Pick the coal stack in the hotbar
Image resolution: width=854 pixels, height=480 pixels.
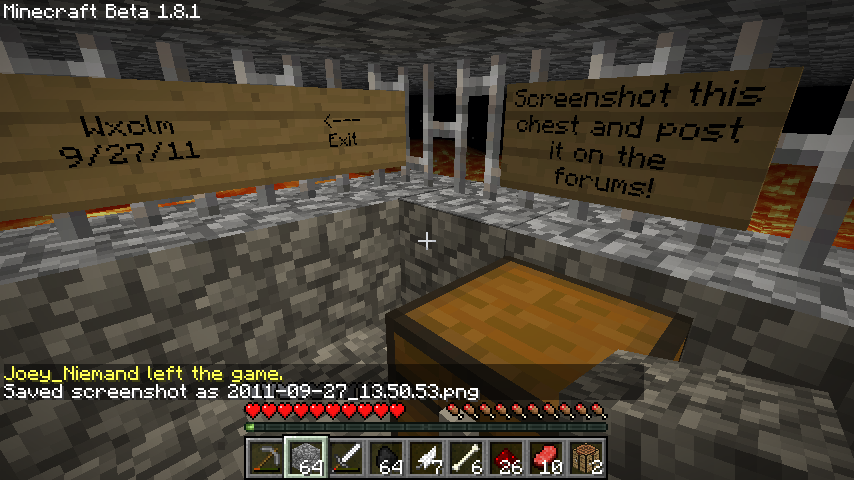click(x=386, y=458)
